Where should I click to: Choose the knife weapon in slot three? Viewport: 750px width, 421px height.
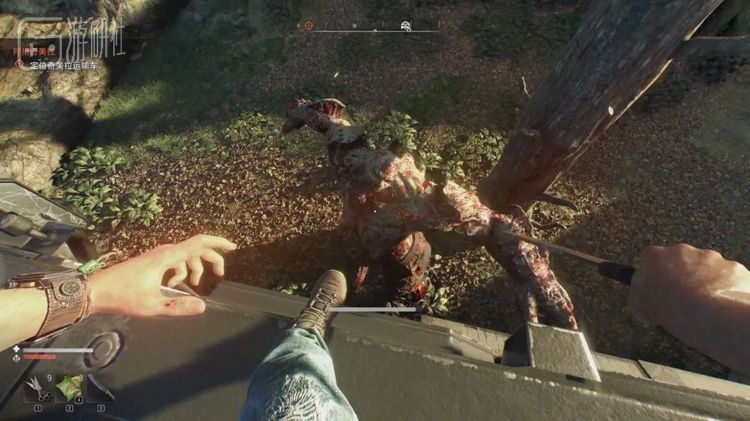(x=100, y=387)
